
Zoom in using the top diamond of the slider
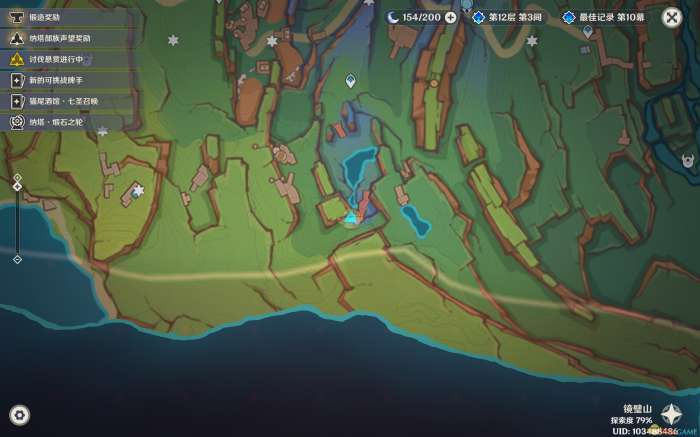click(x=17, y=178)
